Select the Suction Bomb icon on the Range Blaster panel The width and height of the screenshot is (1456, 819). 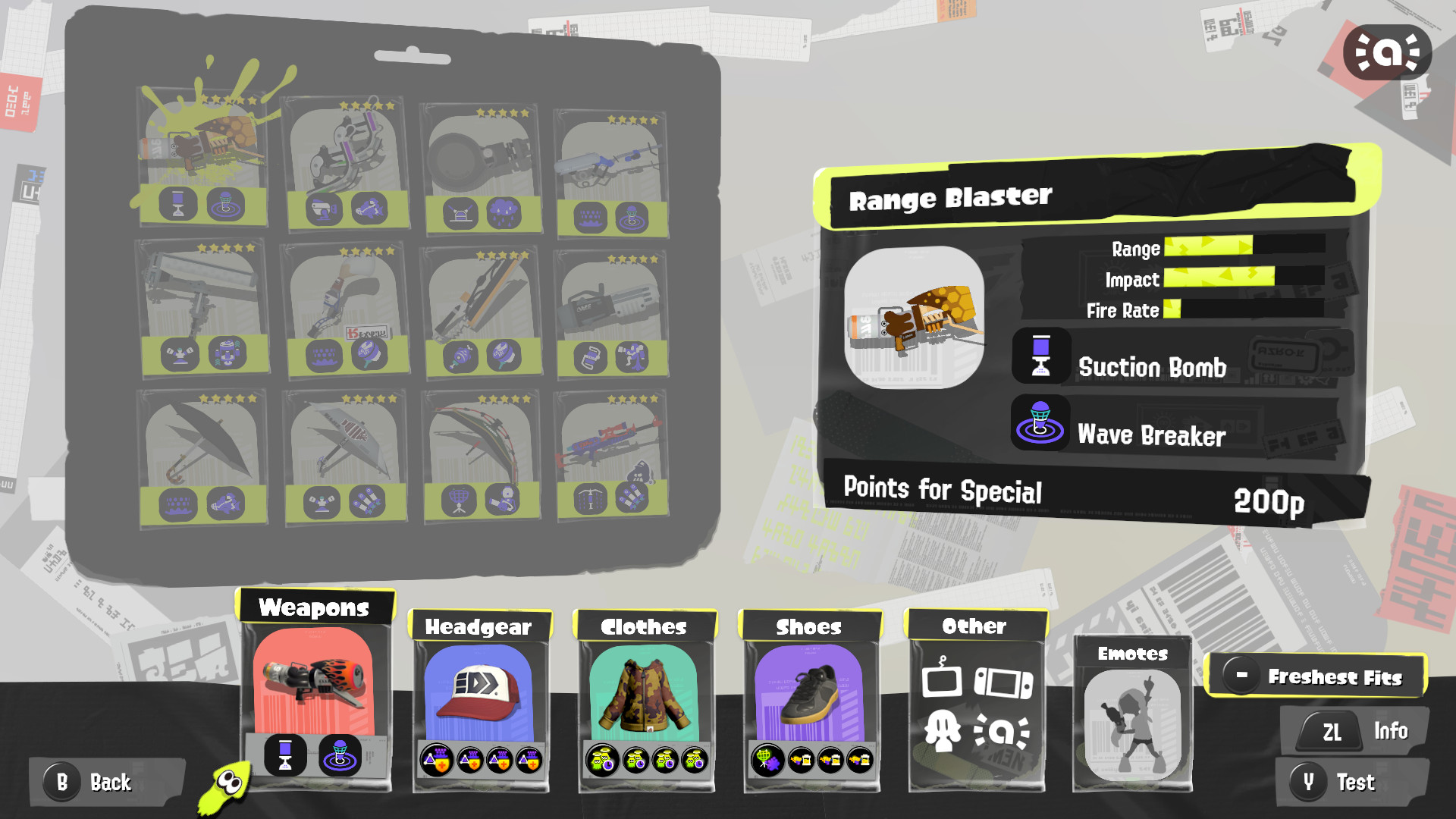[x=1040, y=356]
